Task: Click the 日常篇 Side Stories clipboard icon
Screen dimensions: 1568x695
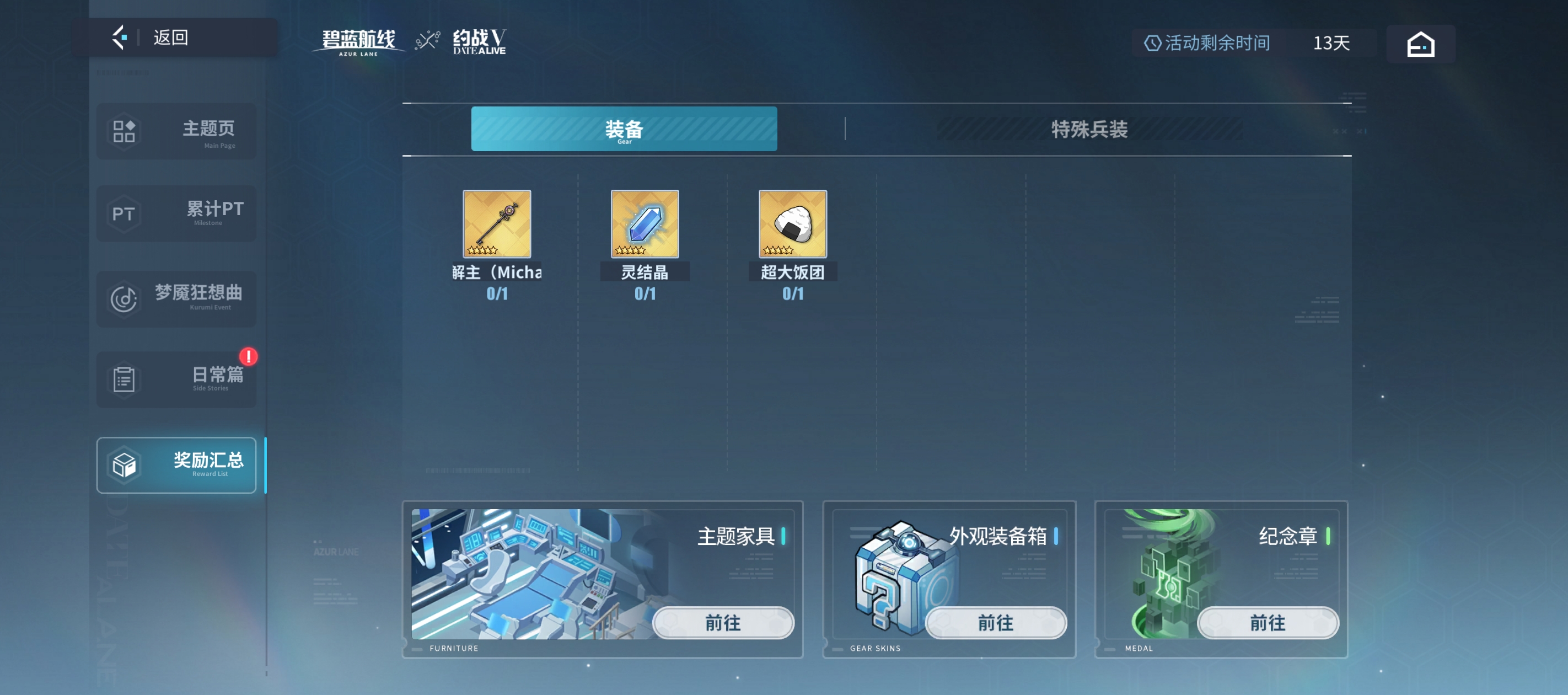Action: pos(123,379)
